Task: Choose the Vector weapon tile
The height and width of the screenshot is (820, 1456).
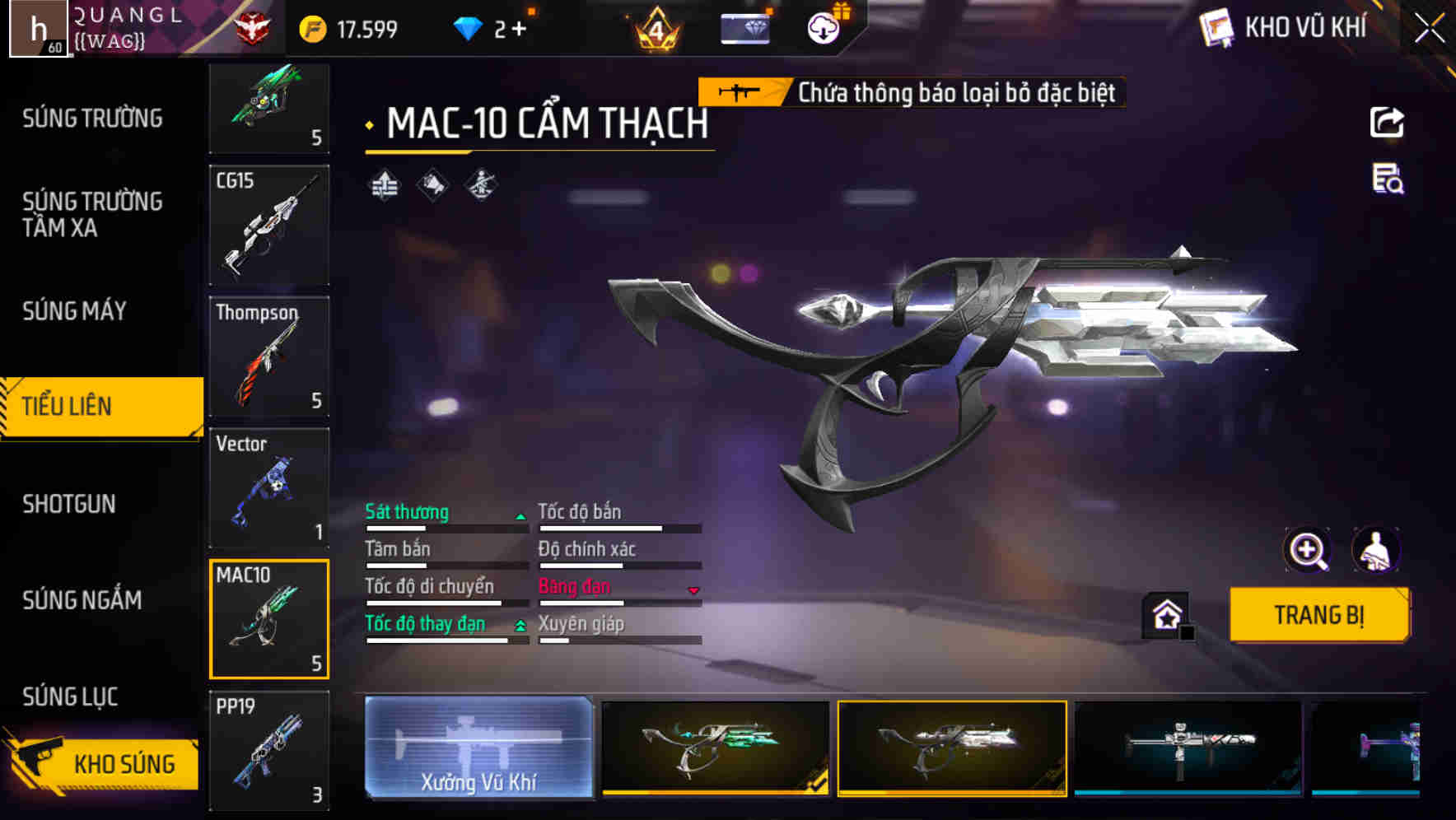Action: click(269, 487)
